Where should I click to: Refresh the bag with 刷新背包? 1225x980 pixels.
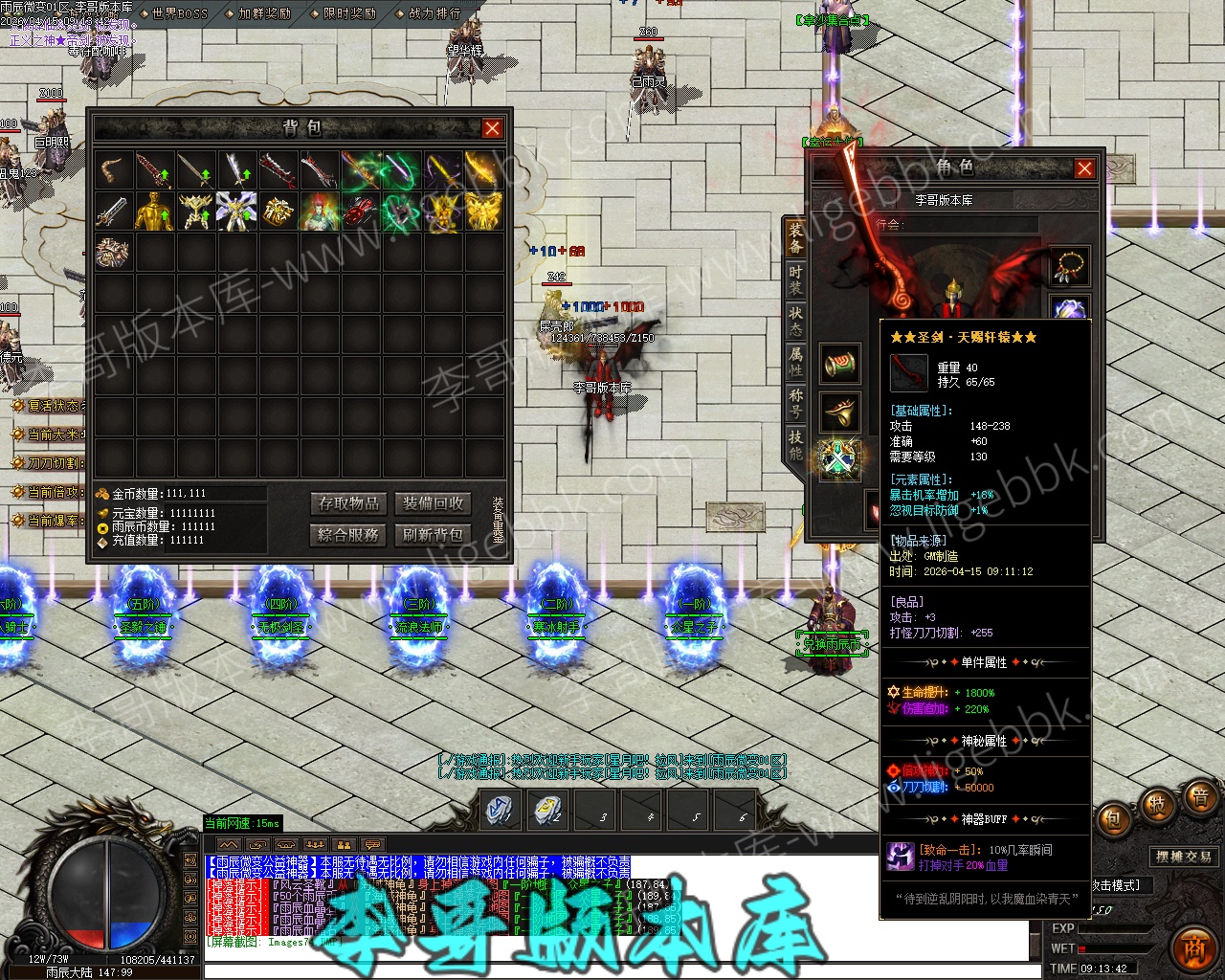click(x=433, y=534)
